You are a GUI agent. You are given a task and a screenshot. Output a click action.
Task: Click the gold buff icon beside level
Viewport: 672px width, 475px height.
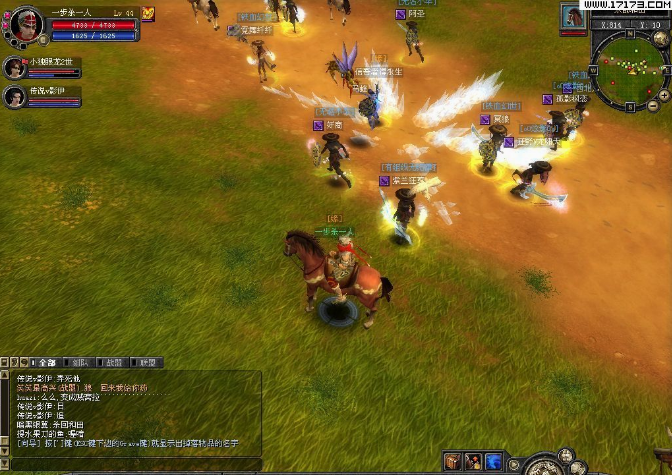[x=148, y=13]
